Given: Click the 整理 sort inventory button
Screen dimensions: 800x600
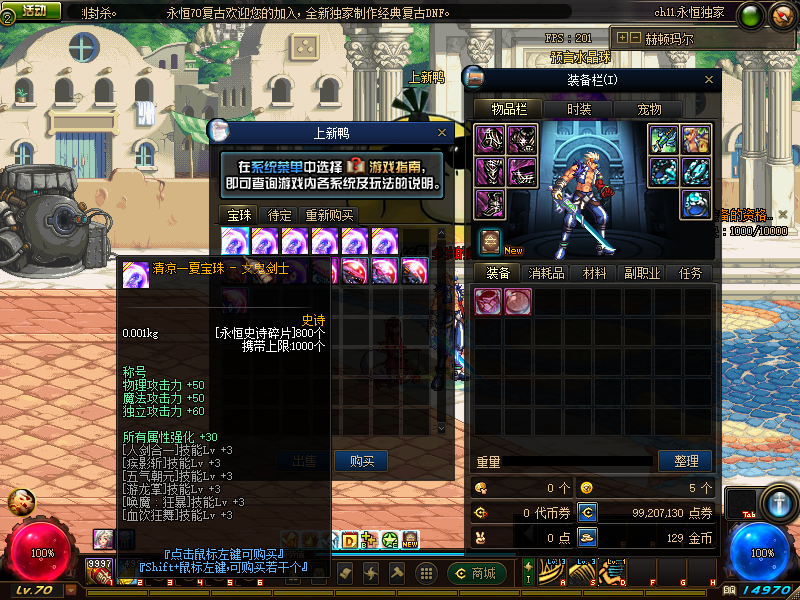Looking at the screenshot, I should click(x=685, y=461).
